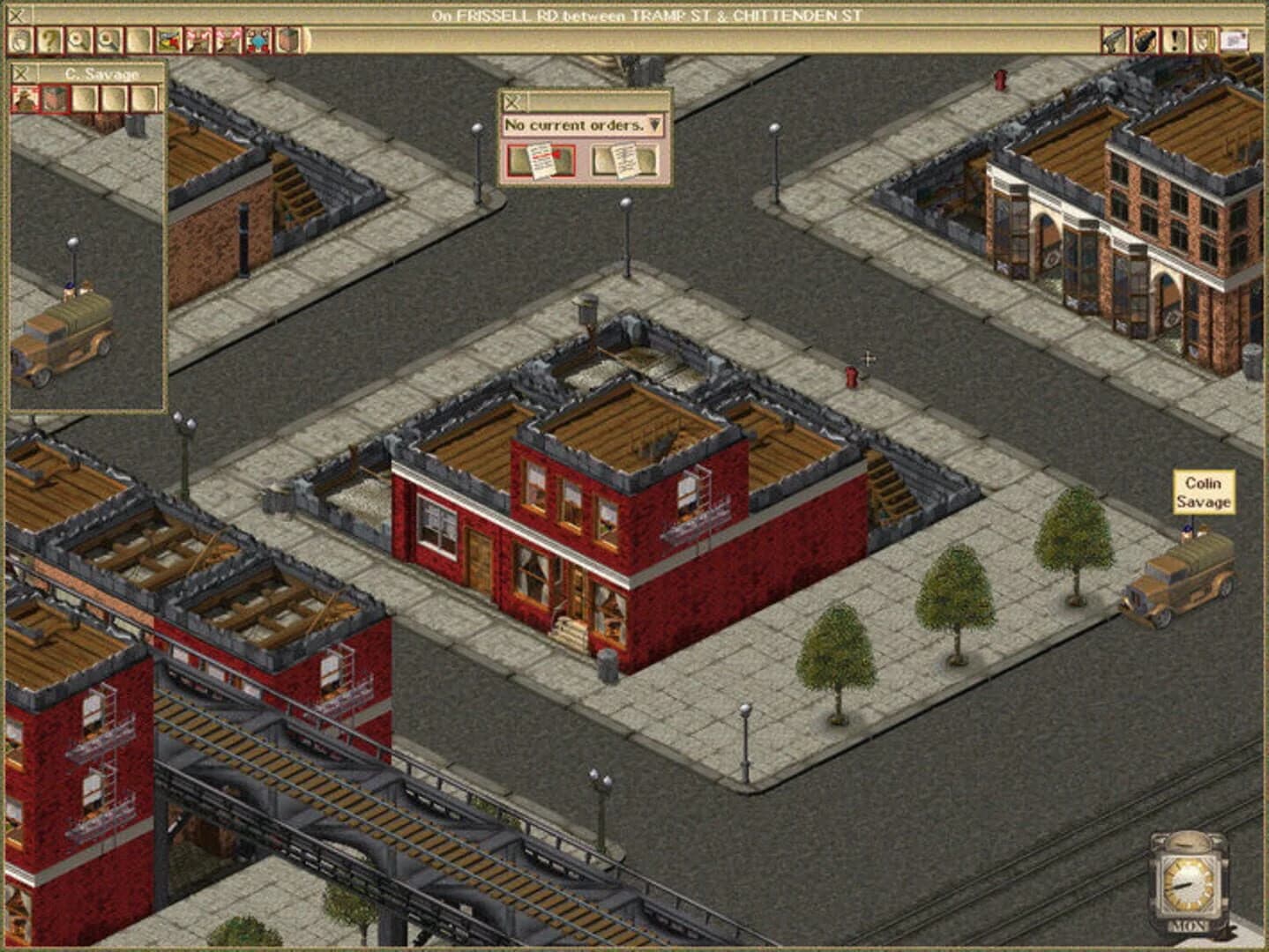Click the Colin Savage name label
The height and width of the screenshot is (952, 1269).
[x=1203, y=493]
